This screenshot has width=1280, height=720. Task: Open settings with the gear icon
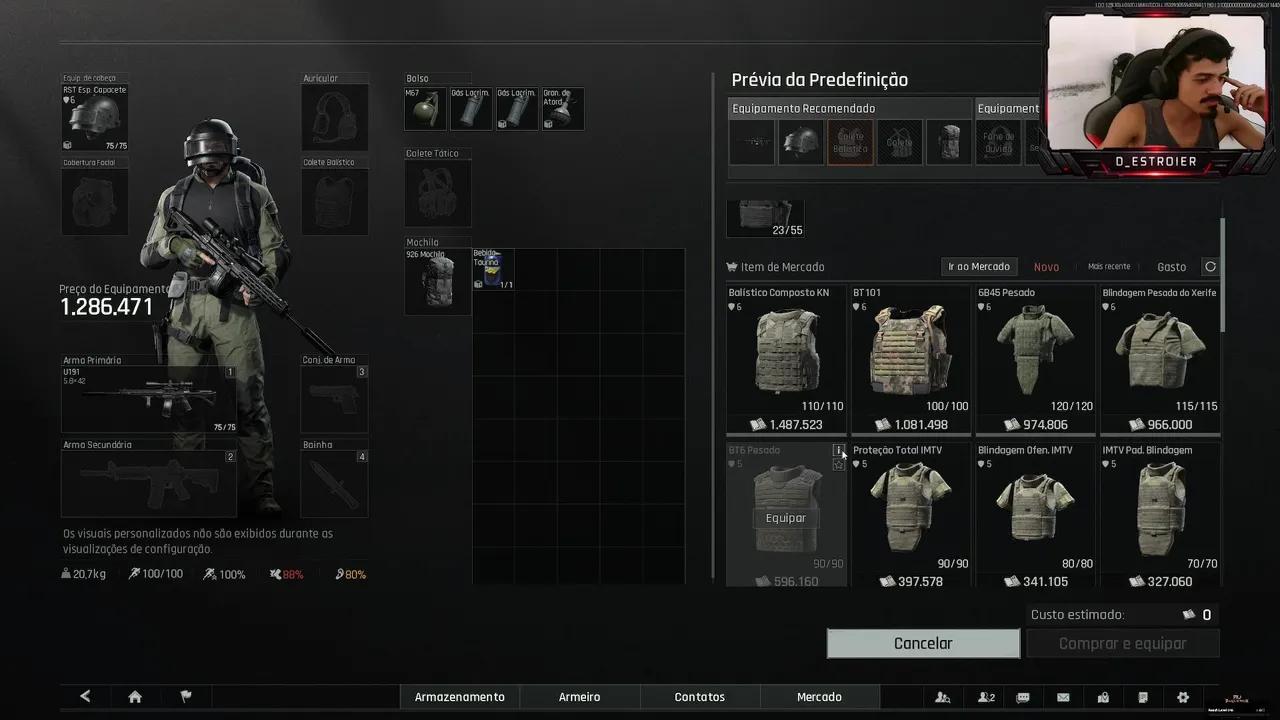coord(1183,697)
